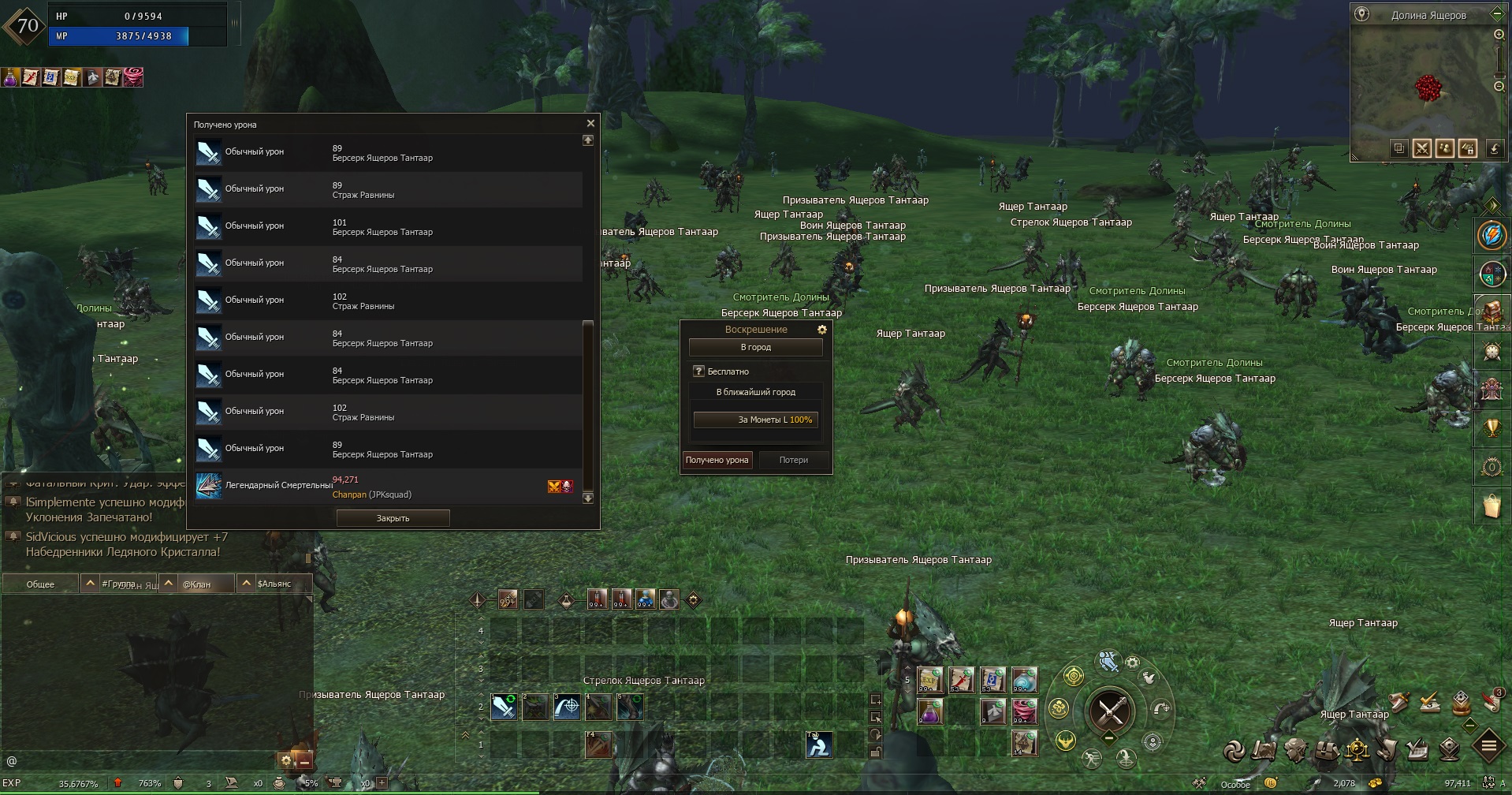Open the shopping bag side icon
The height and width of the screenshot is (795, 1512).
(x=1491, y=506)
